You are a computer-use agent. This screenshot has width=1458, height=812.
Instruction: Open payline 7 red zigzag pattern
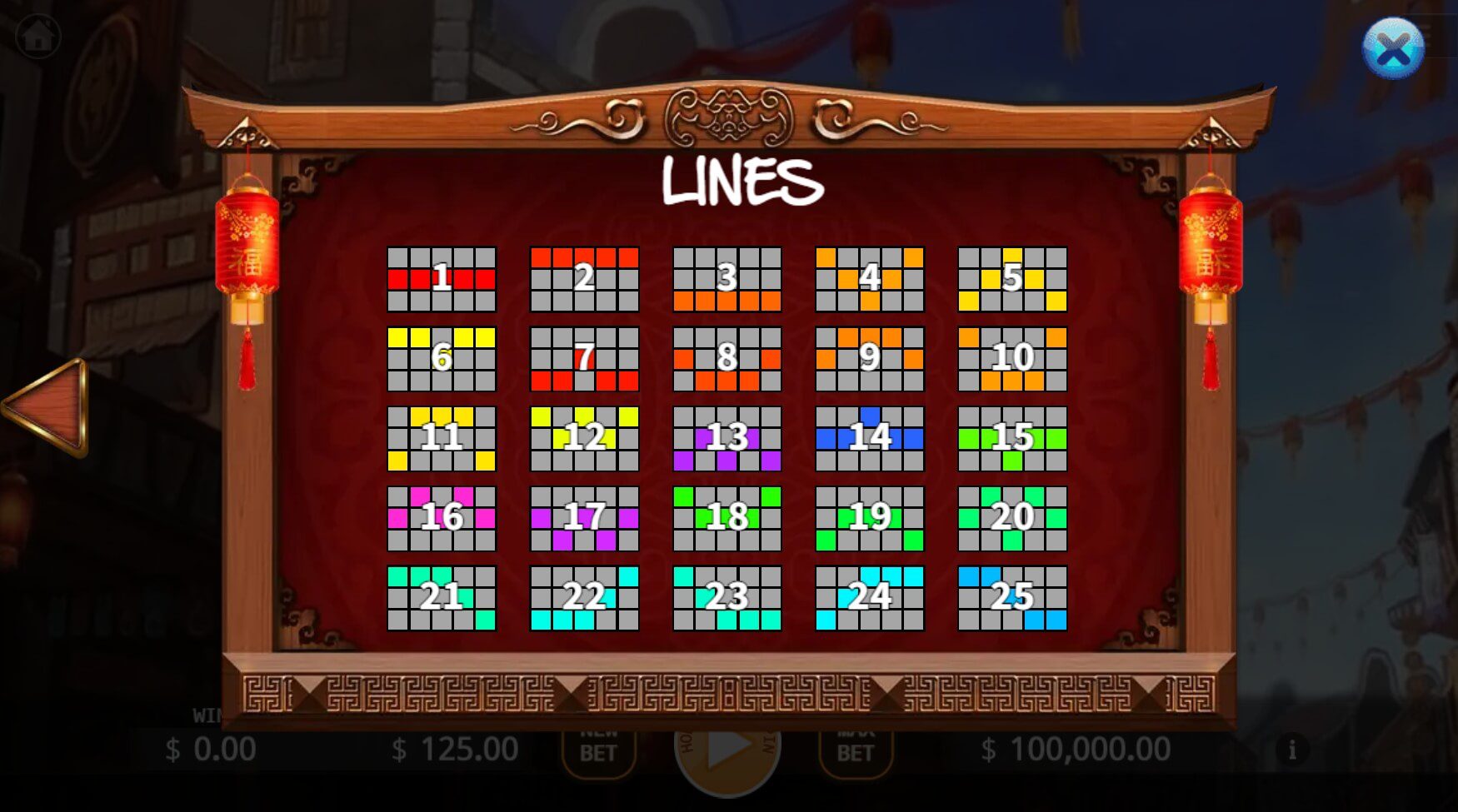[x=584, y=356]
